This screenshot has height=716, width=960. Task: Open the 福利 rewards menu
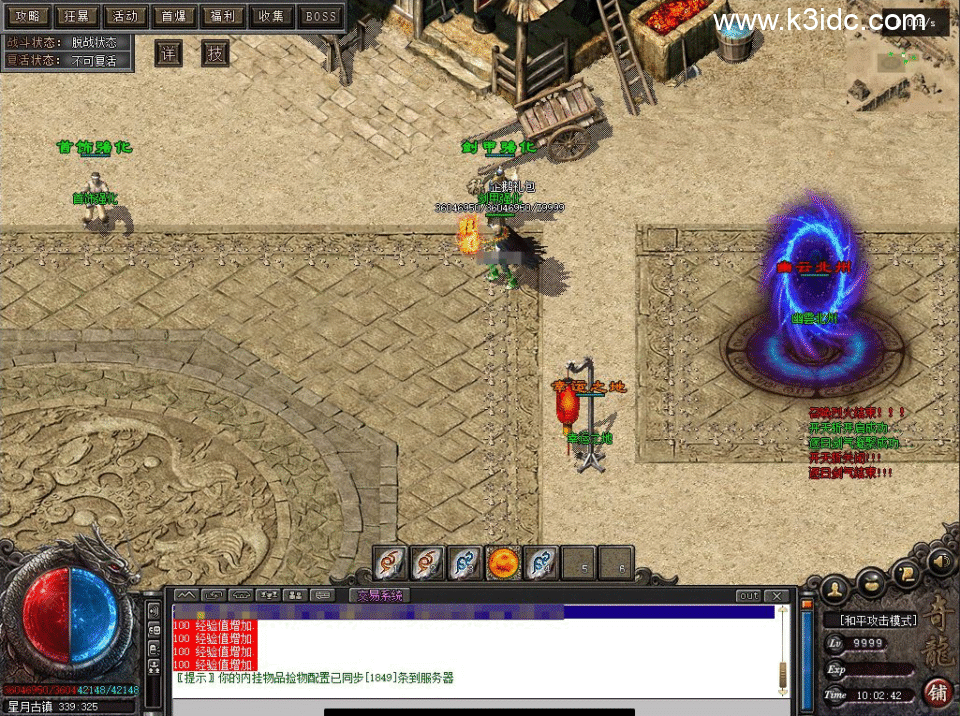click(222, 16)
